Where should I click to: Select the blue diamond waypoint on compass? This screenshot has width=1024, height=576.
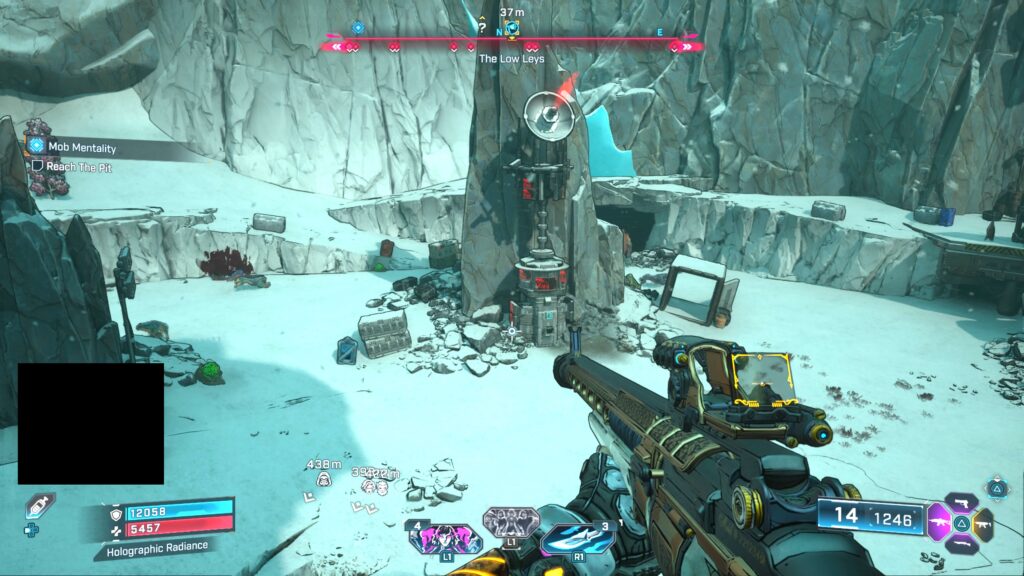(357, 28)
